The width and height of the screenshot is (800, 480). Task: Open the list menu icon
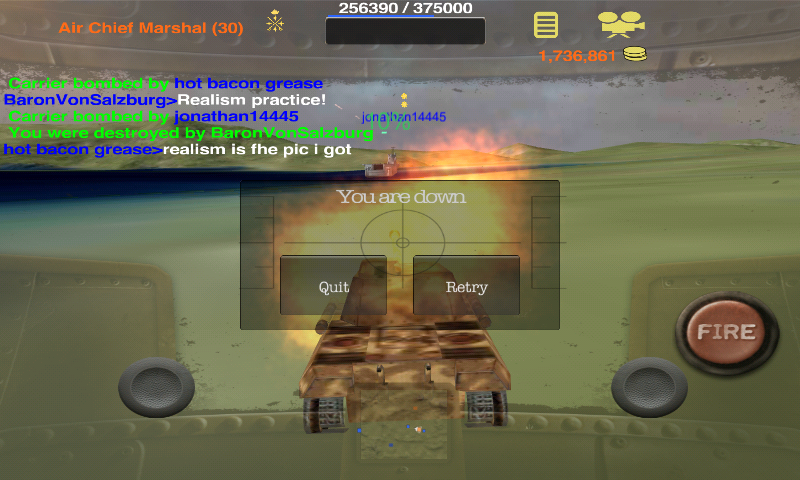pos(545,25)
